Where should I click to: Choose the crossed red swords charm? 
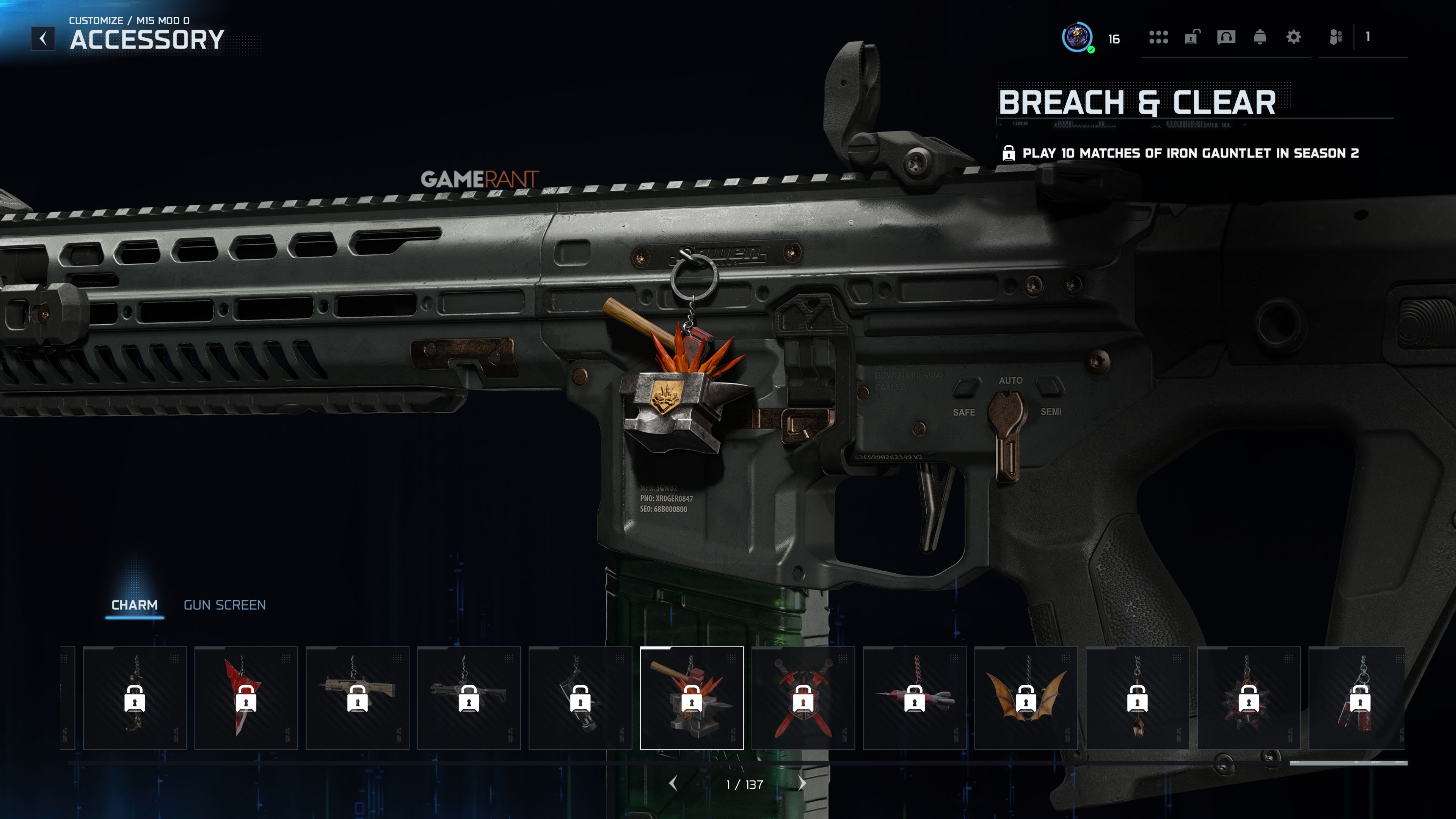(803, 698)
